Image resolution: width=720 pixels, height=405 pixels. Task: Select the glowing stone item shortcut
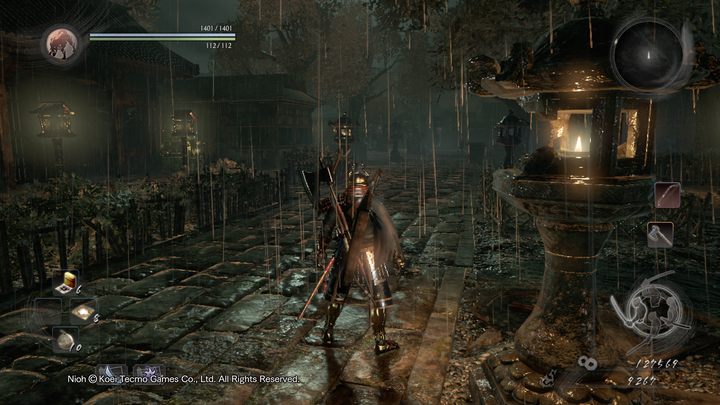83,311
